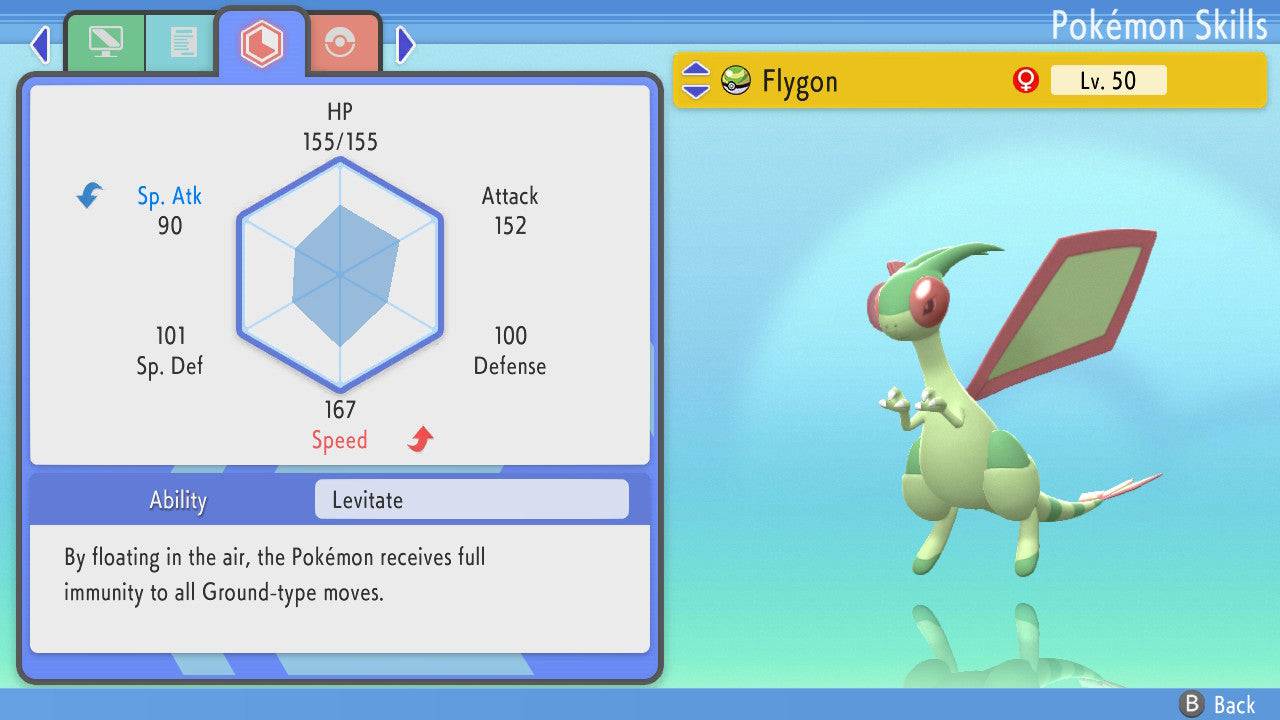Click the Lv. 50 level box
The width and height of the screenshot is (1280, 720).
point(1108,80)
